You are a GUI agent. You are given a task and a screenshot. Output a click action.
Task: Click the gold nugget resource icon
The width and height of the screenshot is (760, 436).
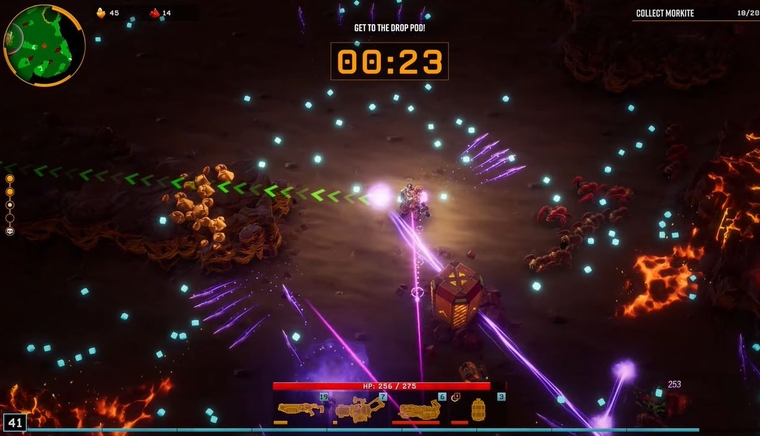[x=101, y=13]
